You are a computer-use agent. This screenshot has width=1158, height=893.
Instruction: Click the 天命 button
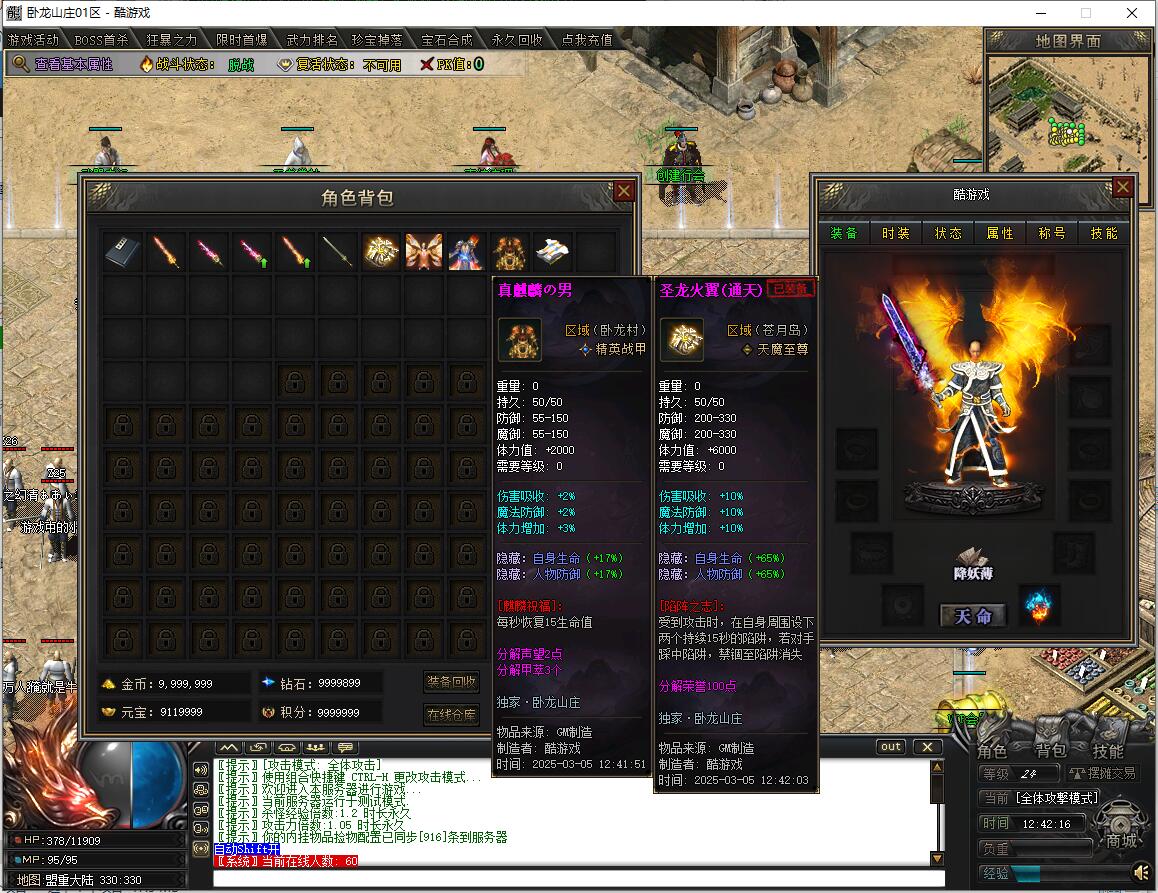pyautogui.click(x=972, y=616)
